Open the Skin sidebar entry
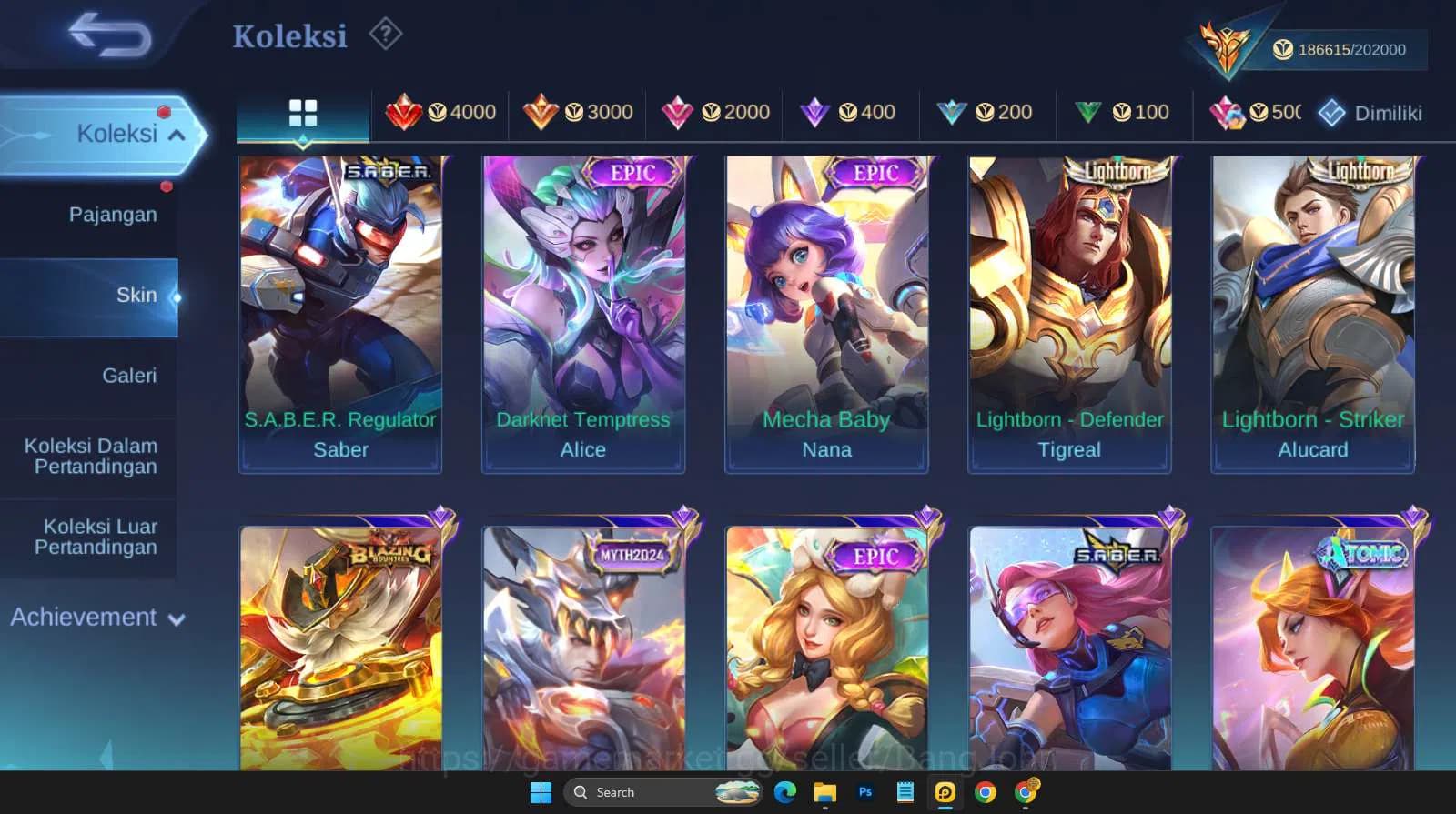Viewport: 1456px width, 814px height. [136, 295]
